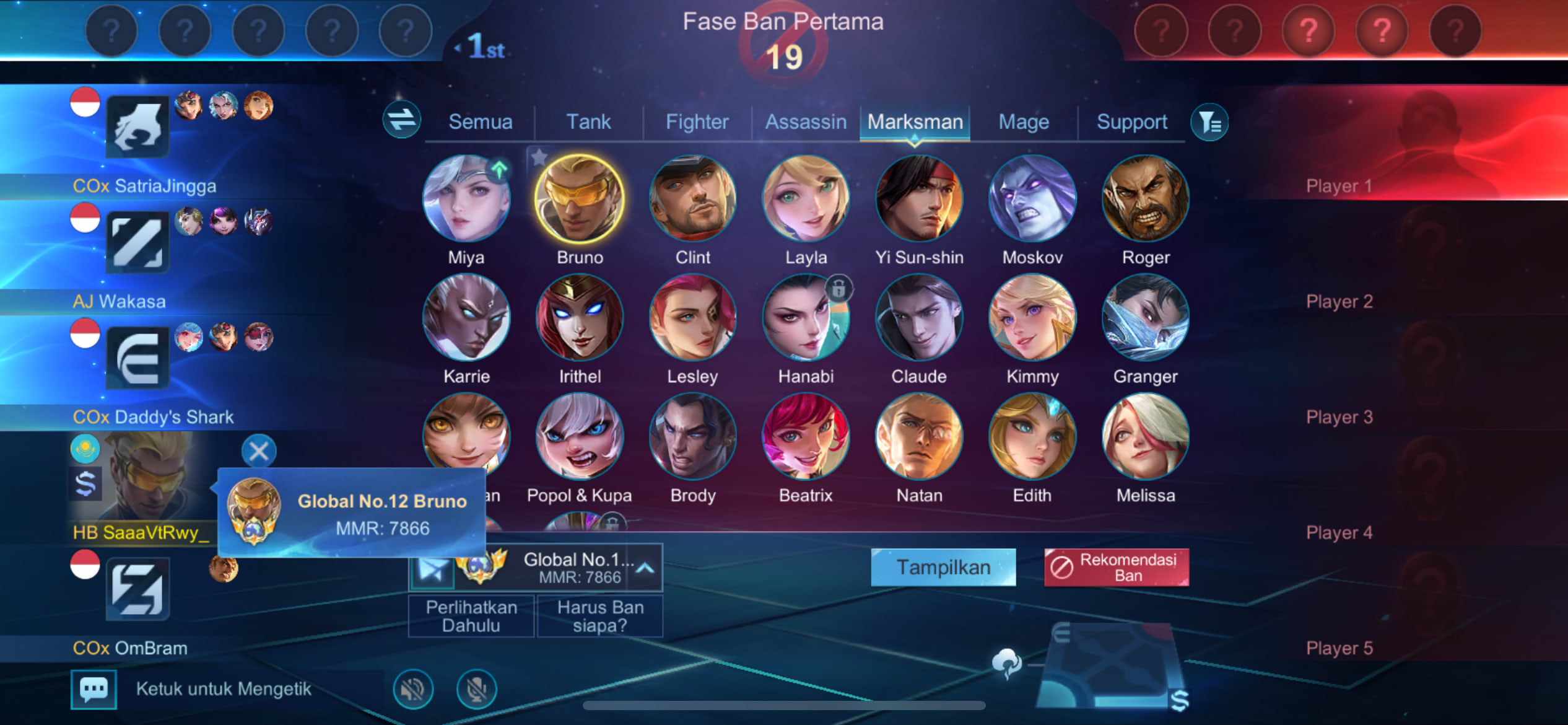The width and height of the screenshot is (1568, 725).
Task: Show the Fighter hero list
Action: 697,122
